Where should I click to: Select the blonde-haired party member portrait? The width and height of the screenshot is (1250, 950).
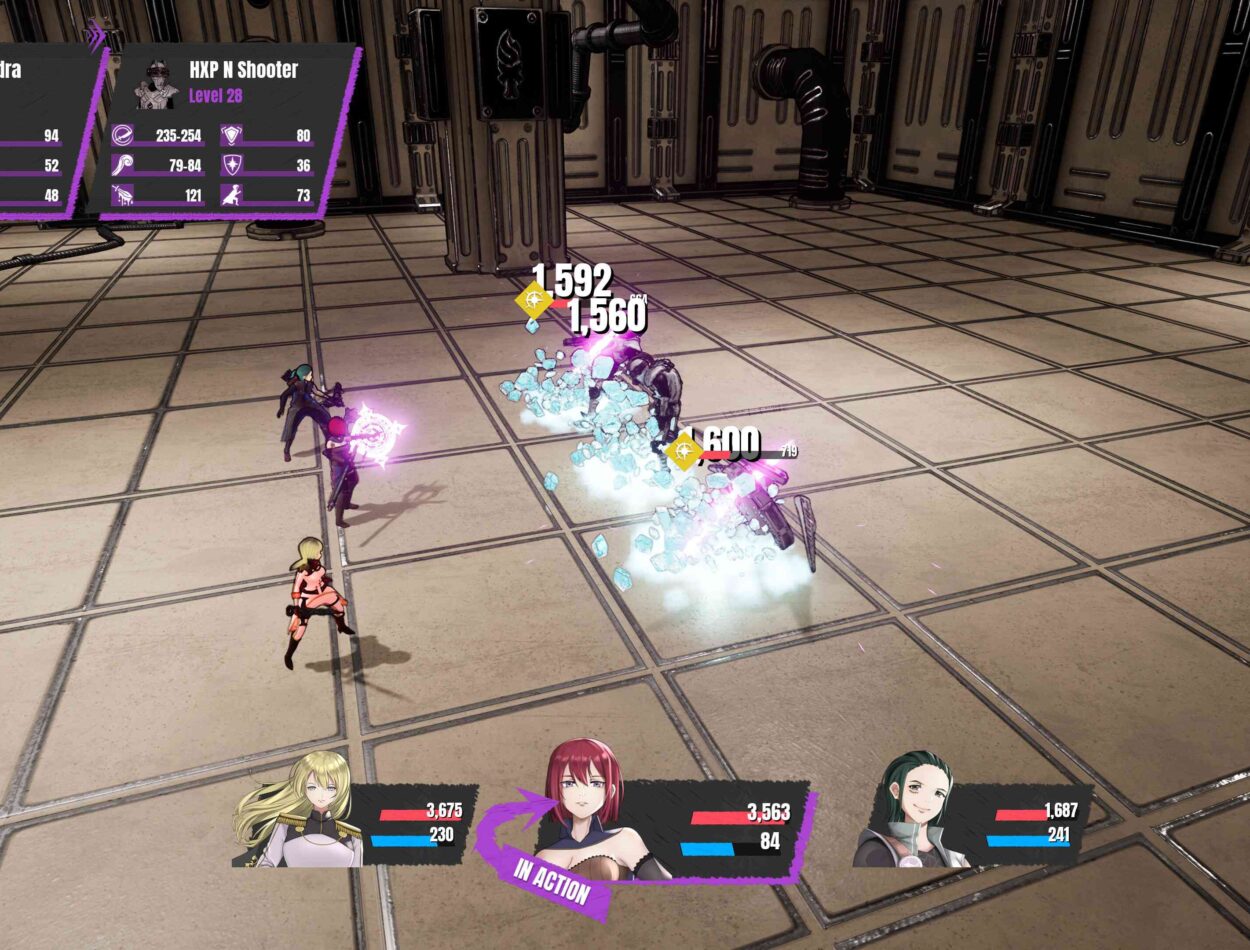pyautogui.click(x=299, y=812)
